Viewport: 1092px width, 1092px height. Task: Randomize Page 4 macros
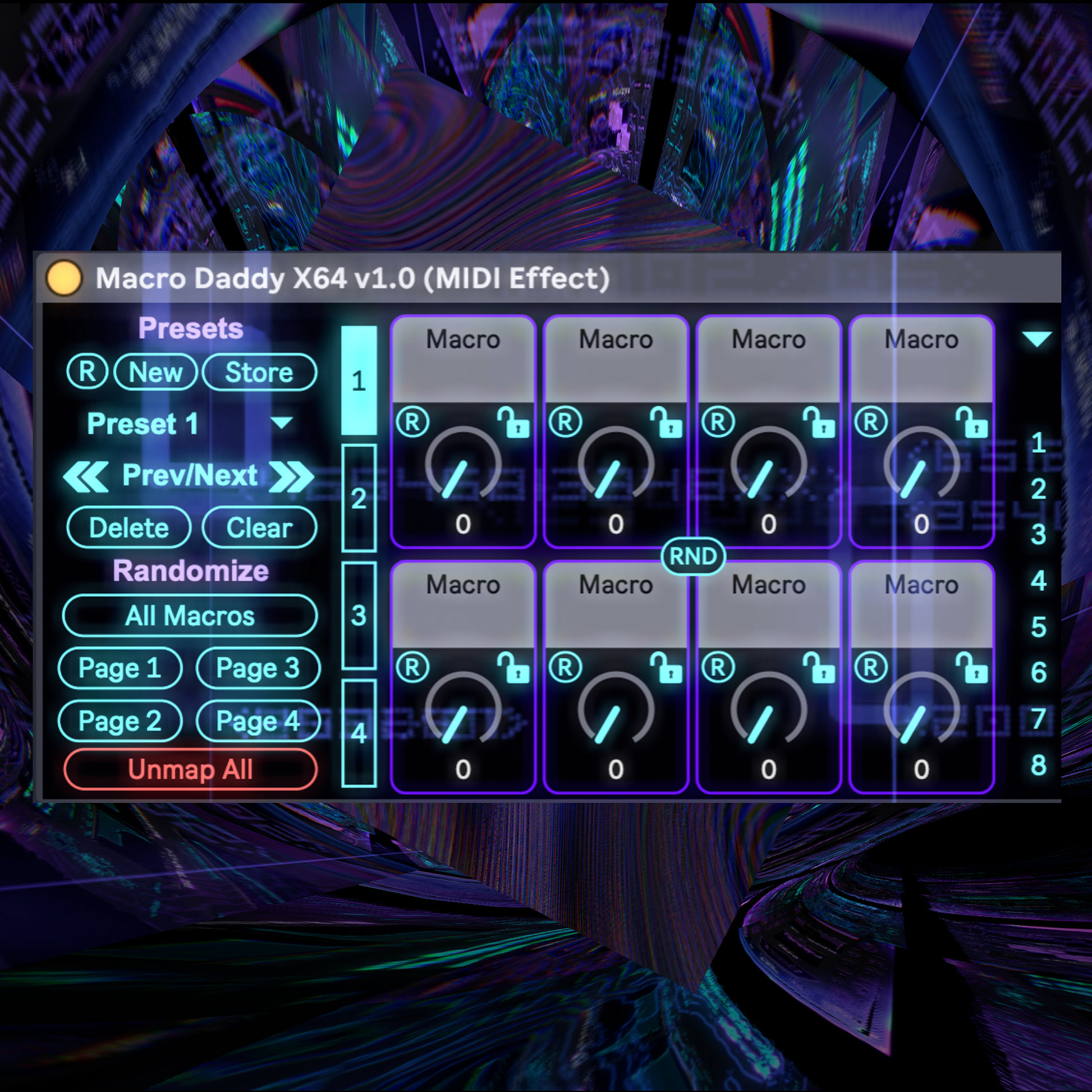coord(258,721)
